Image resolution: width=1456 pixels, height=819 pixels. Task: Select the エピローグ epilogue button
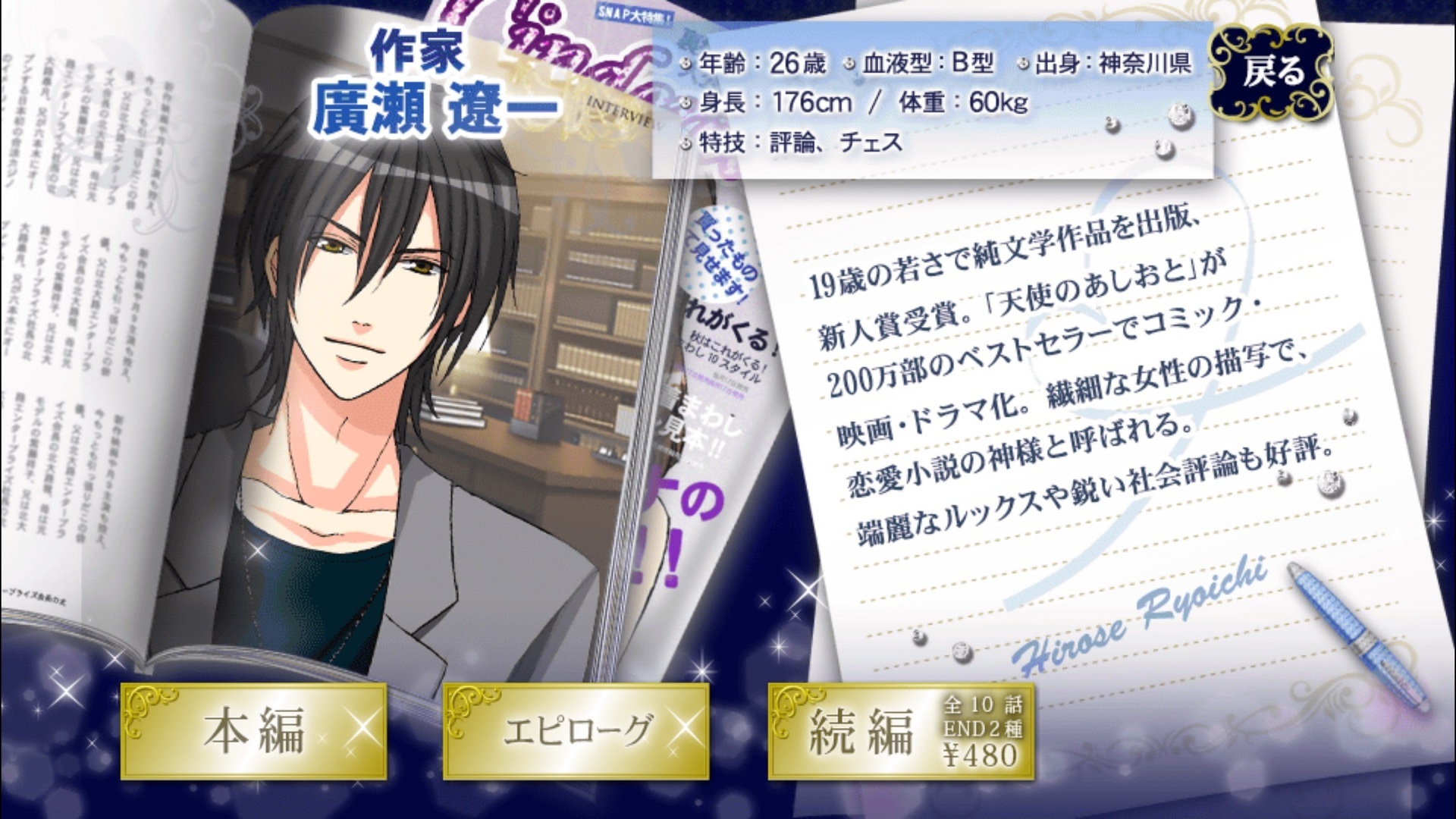point(576,731)
